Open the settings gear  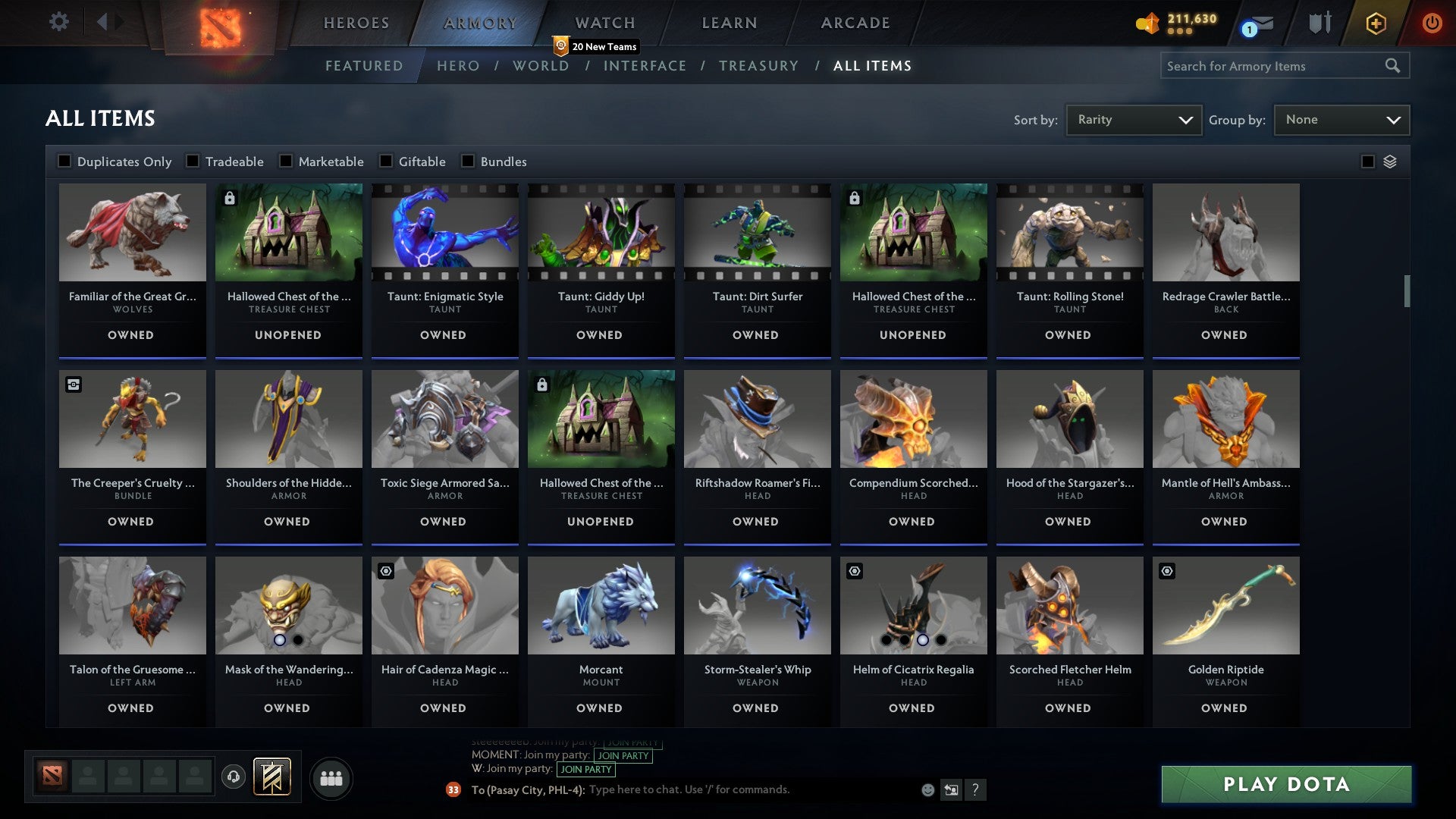(x=59, y=22)
